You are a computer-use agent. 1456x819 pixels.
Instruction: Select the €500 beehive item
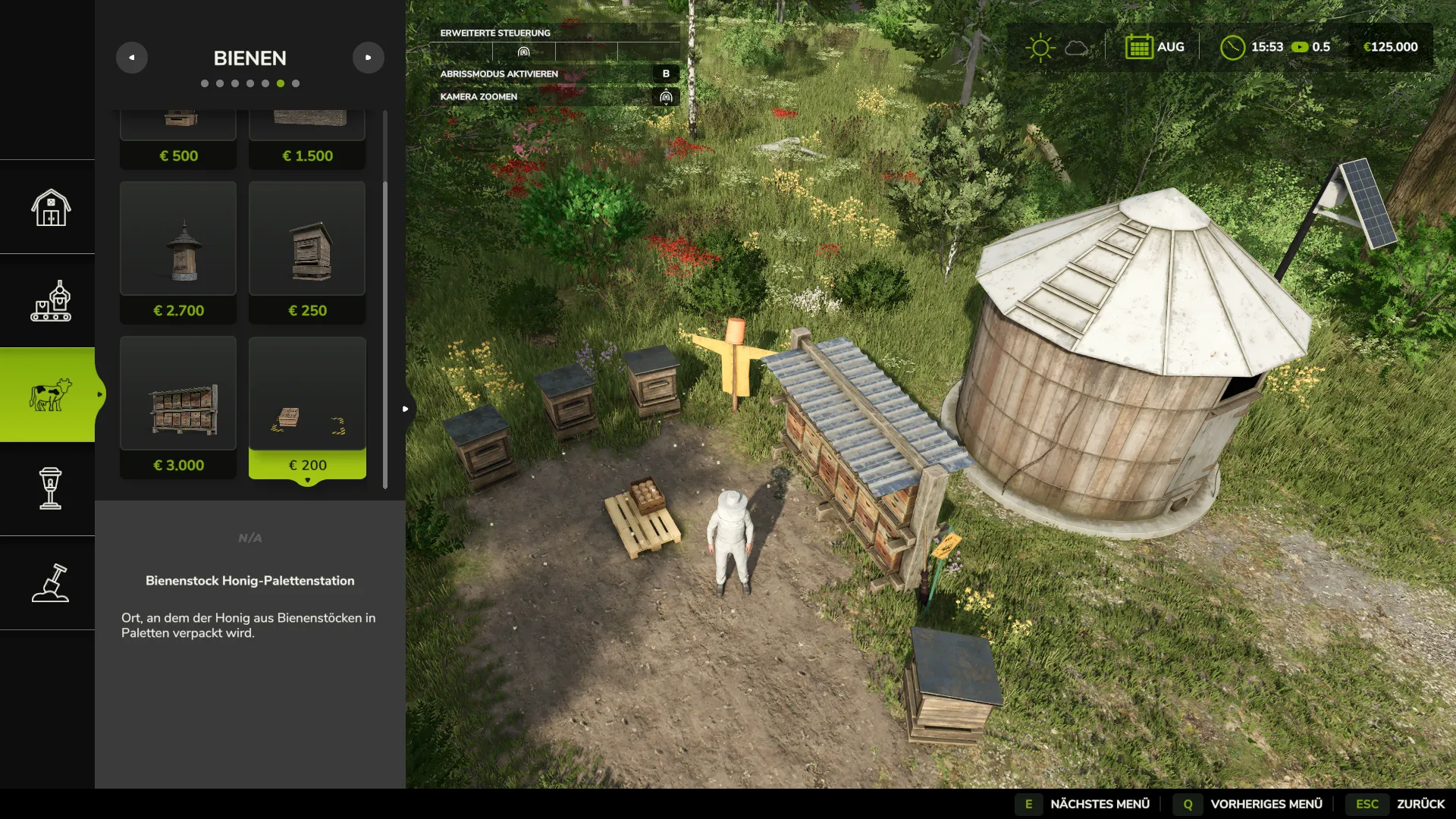(178, 140)
